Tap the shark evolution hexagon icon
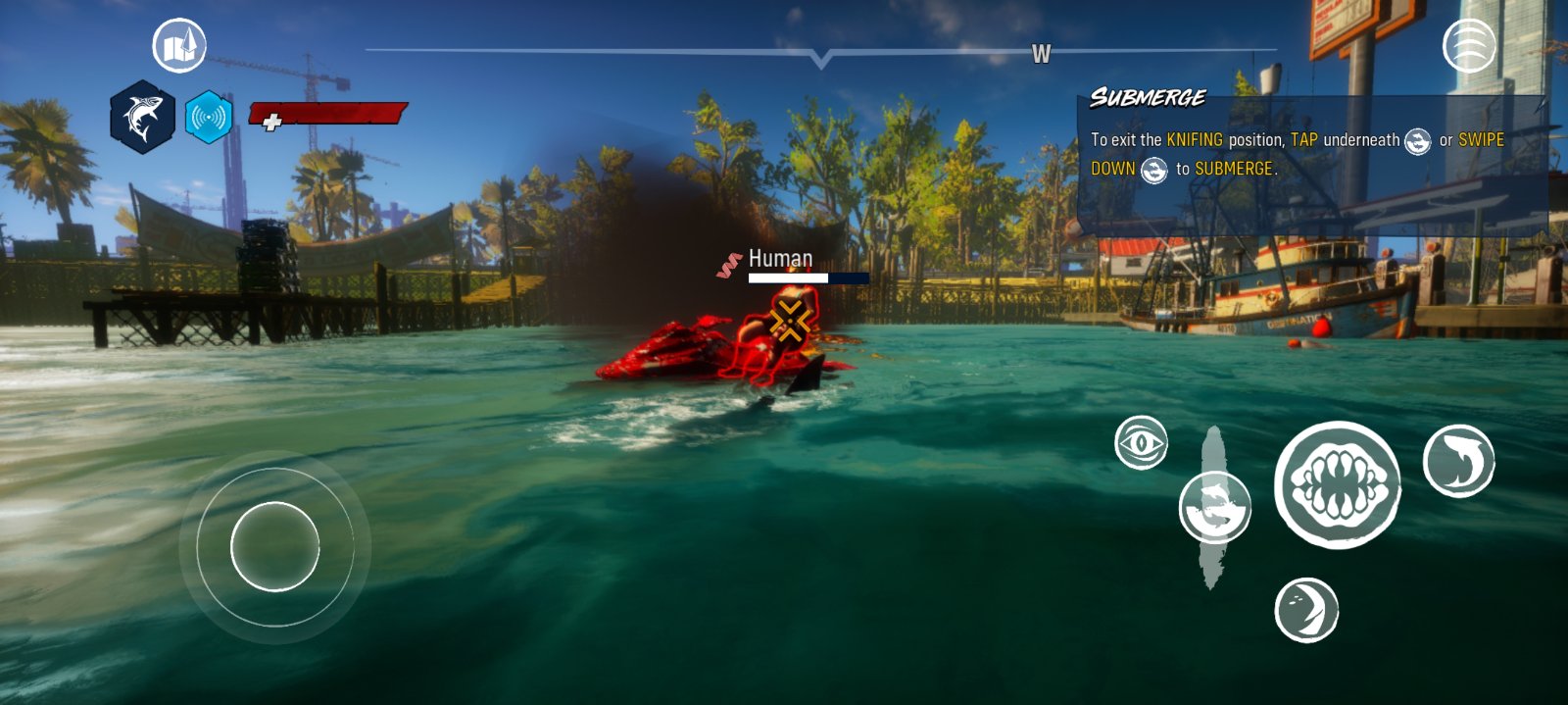Viewport: 1568px width, 705px height. click(143, 118)
